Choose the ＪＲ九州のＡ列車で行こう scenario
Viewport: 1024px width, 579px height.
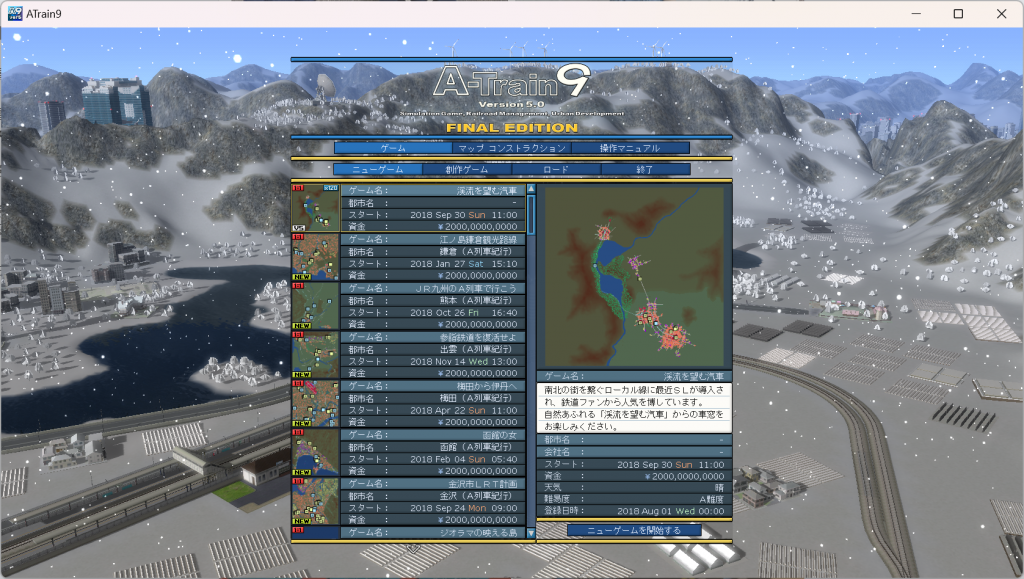click(x=432, y=306)
